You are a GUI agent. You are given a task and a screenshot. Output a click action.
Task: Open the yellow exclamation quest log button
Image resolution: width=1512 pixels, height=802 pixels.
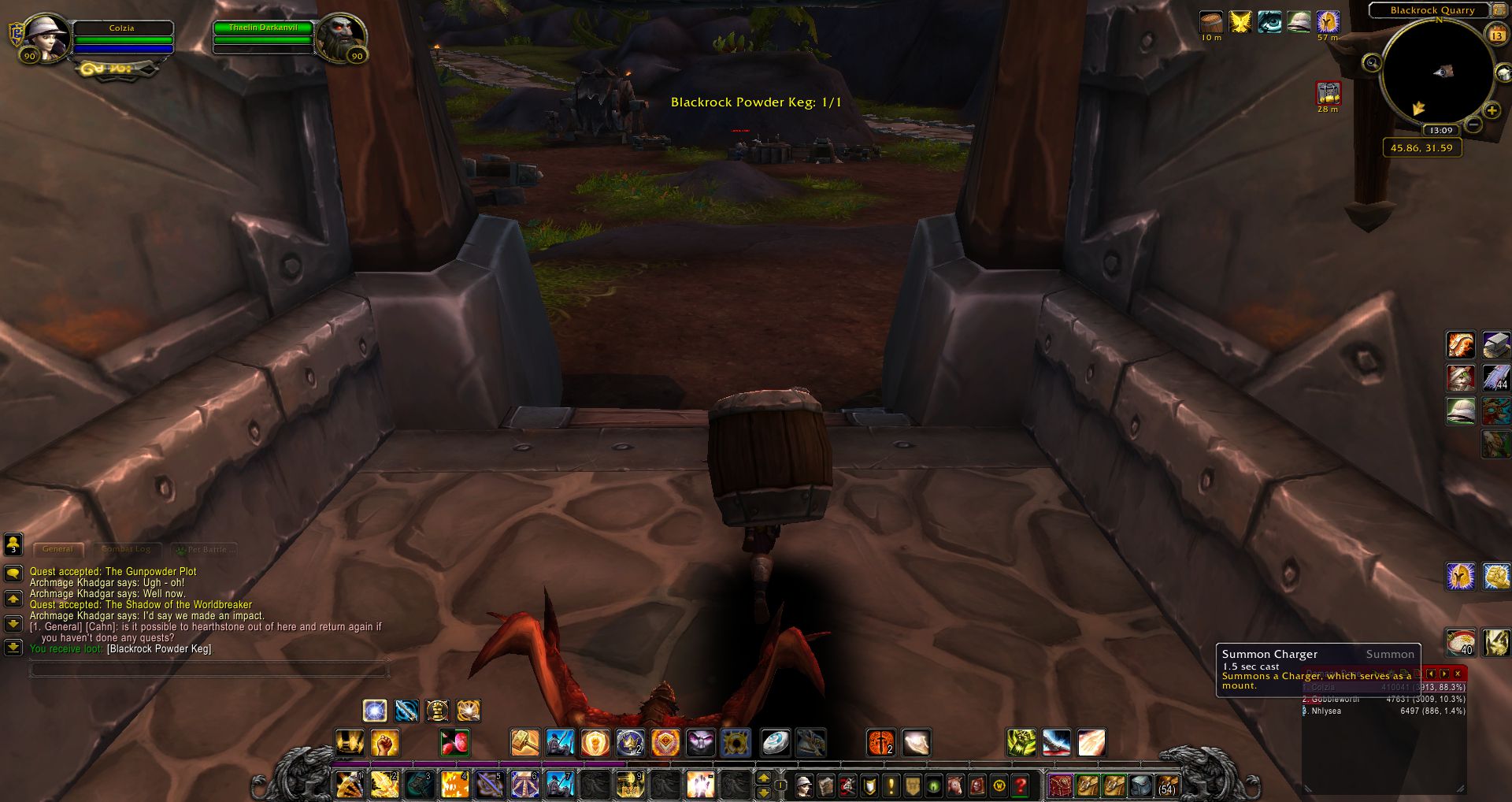891,785
